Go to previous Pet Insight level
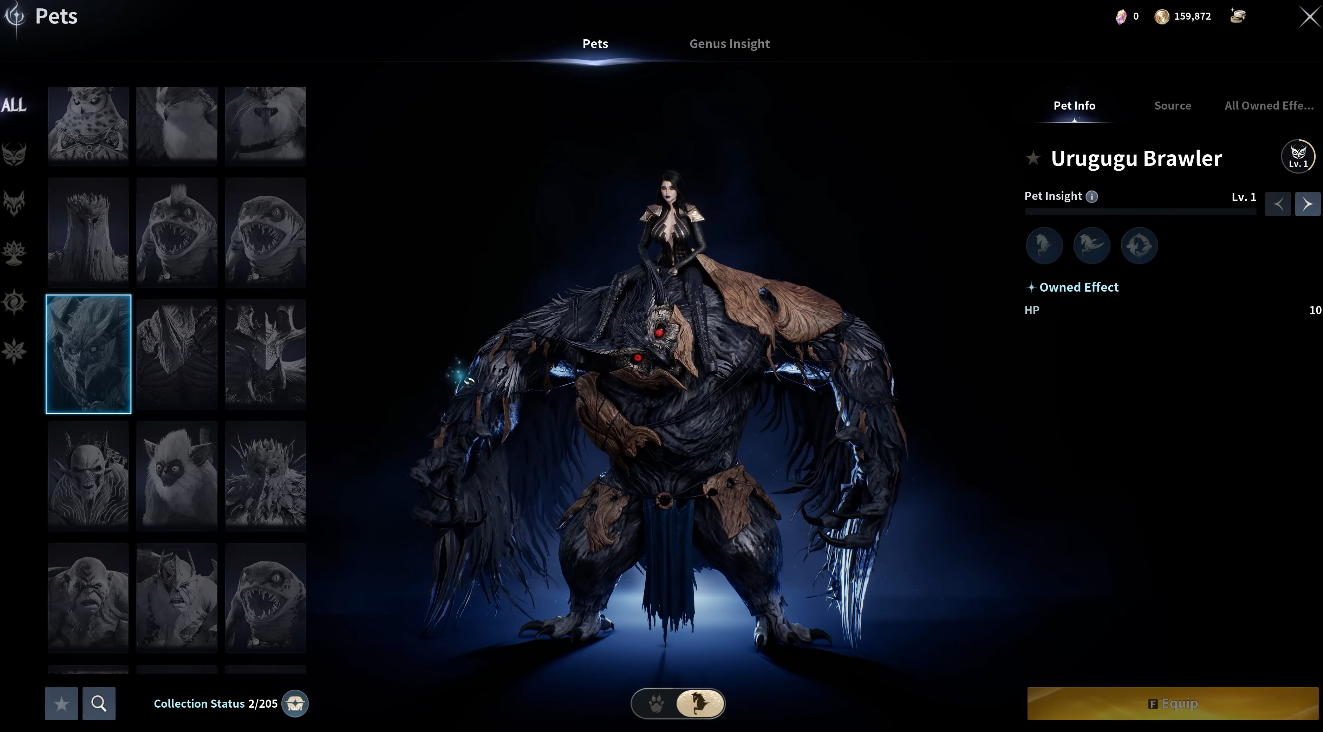Image resolution: width=1323 pixels, height=732 pixels. pos(1277,204)
